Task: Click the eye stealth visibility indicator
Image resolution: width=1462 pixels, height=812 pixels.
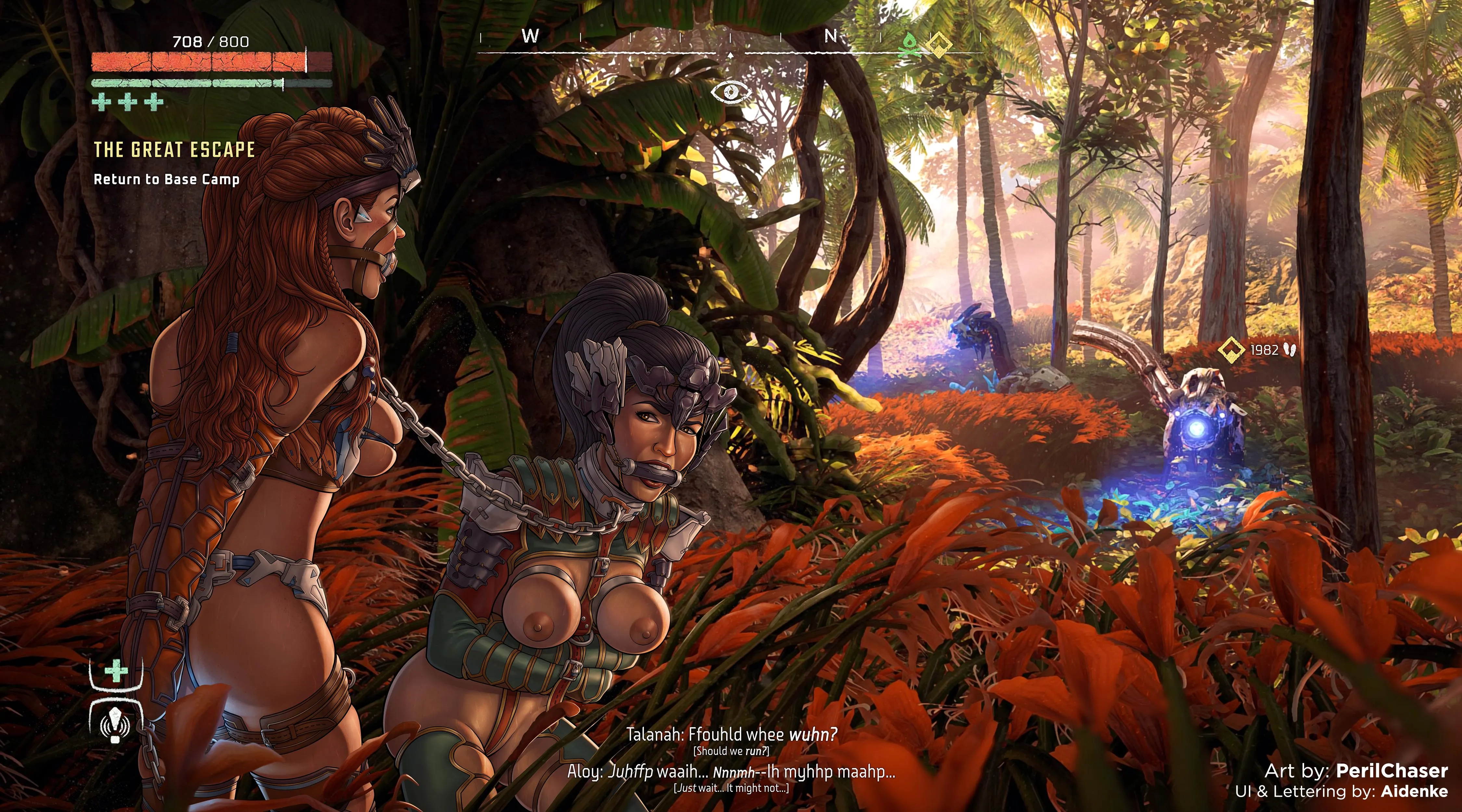Action: click(x=731, y=91)
